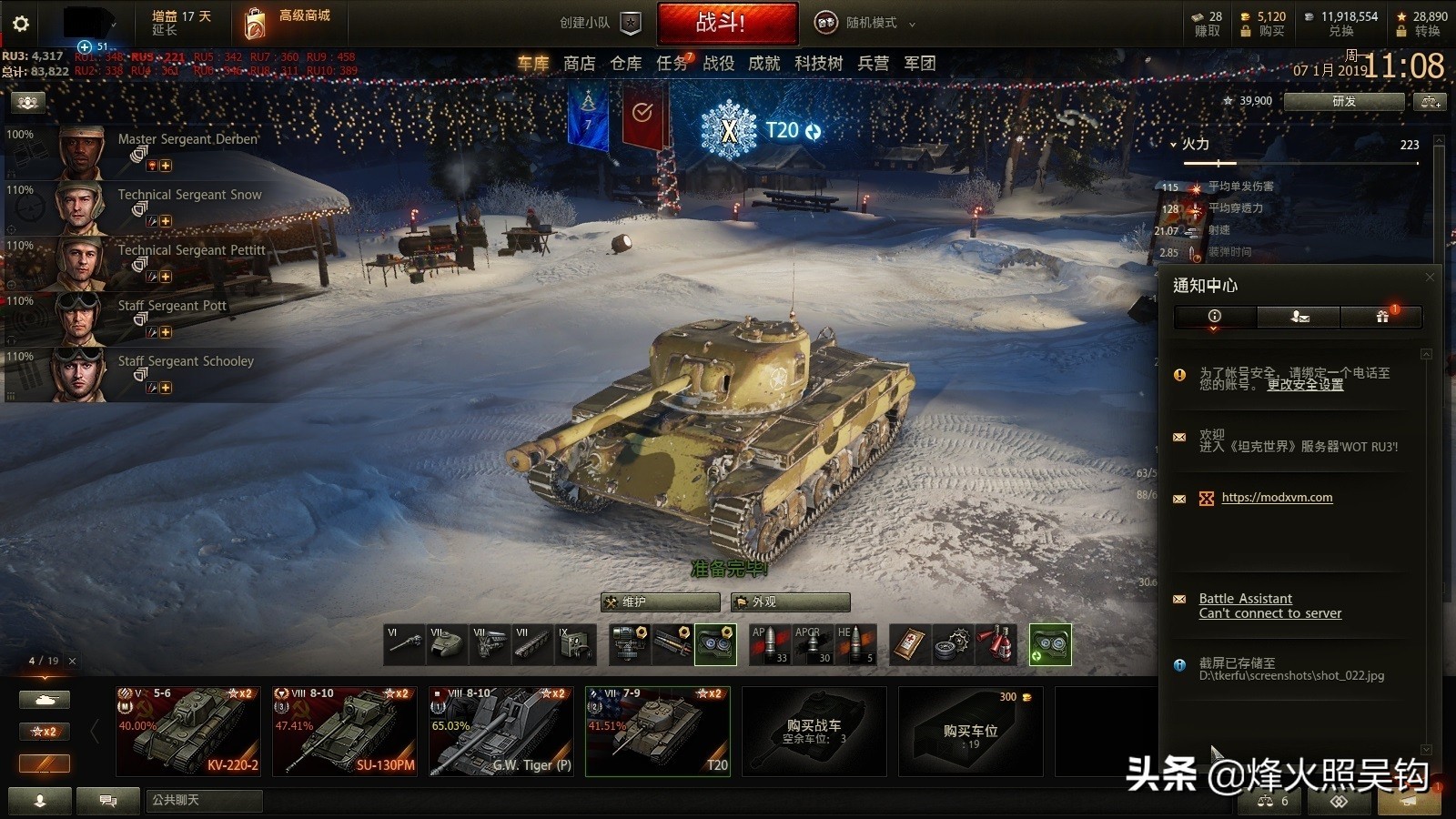Image resolution: width=1456 pixels, height=819 pixels.
Task: Open the 科技树 tech tree tab
Action: tap(818, 63)
